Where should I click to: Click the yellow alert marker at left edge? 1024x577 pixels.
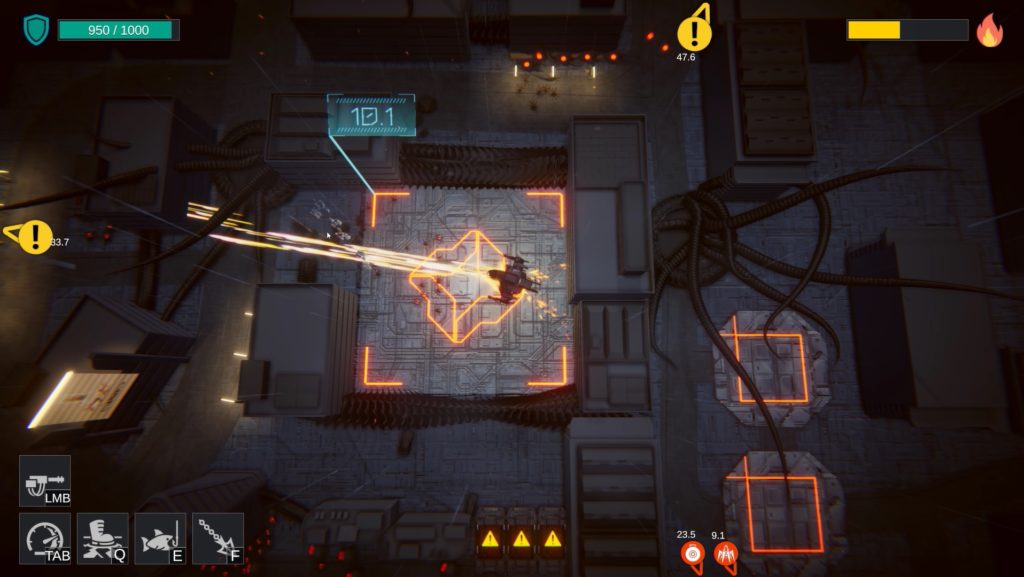tap(35, 237)
